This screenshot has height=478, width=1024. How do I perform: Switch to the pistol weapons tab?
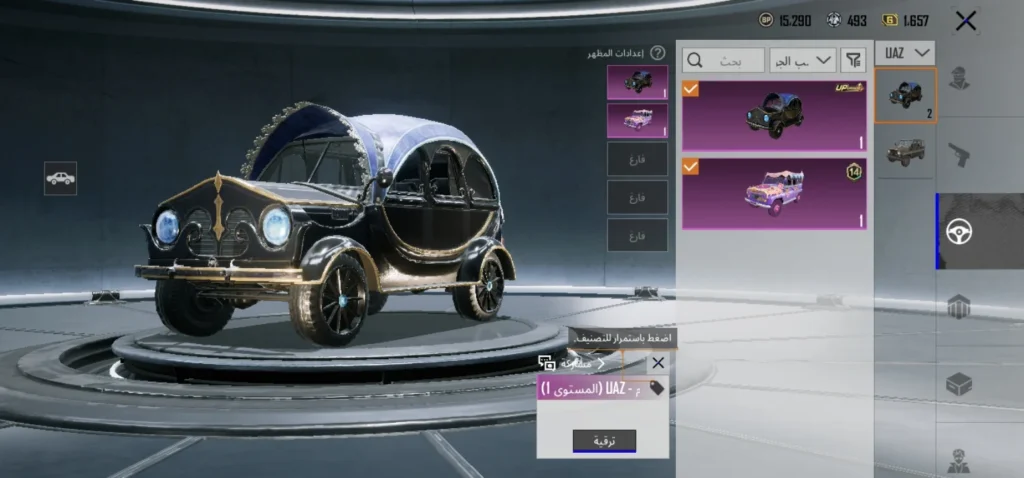pyautogui.click(x=959, y=154)
